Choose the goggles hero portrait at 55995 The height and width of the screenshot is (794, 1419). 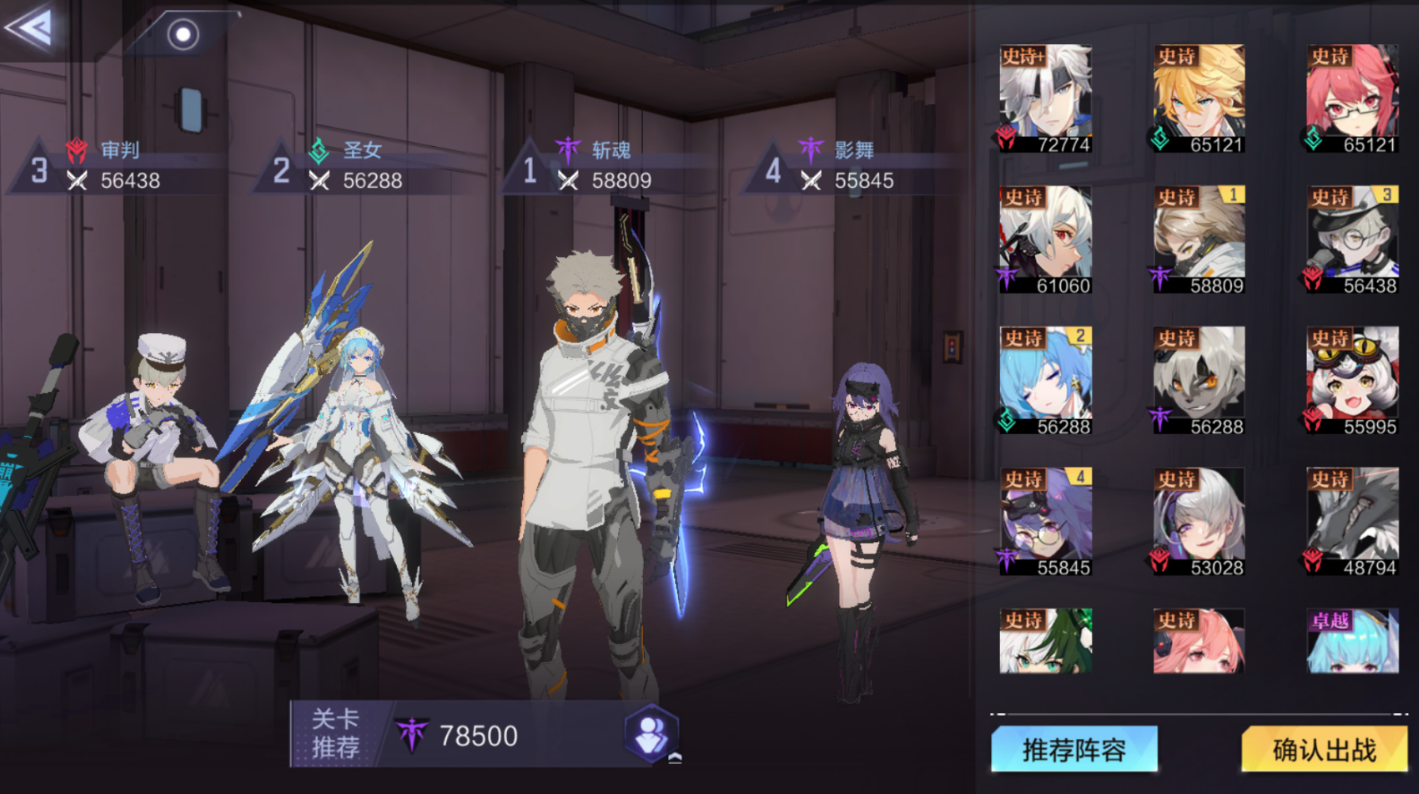(x=1352, y=380)
